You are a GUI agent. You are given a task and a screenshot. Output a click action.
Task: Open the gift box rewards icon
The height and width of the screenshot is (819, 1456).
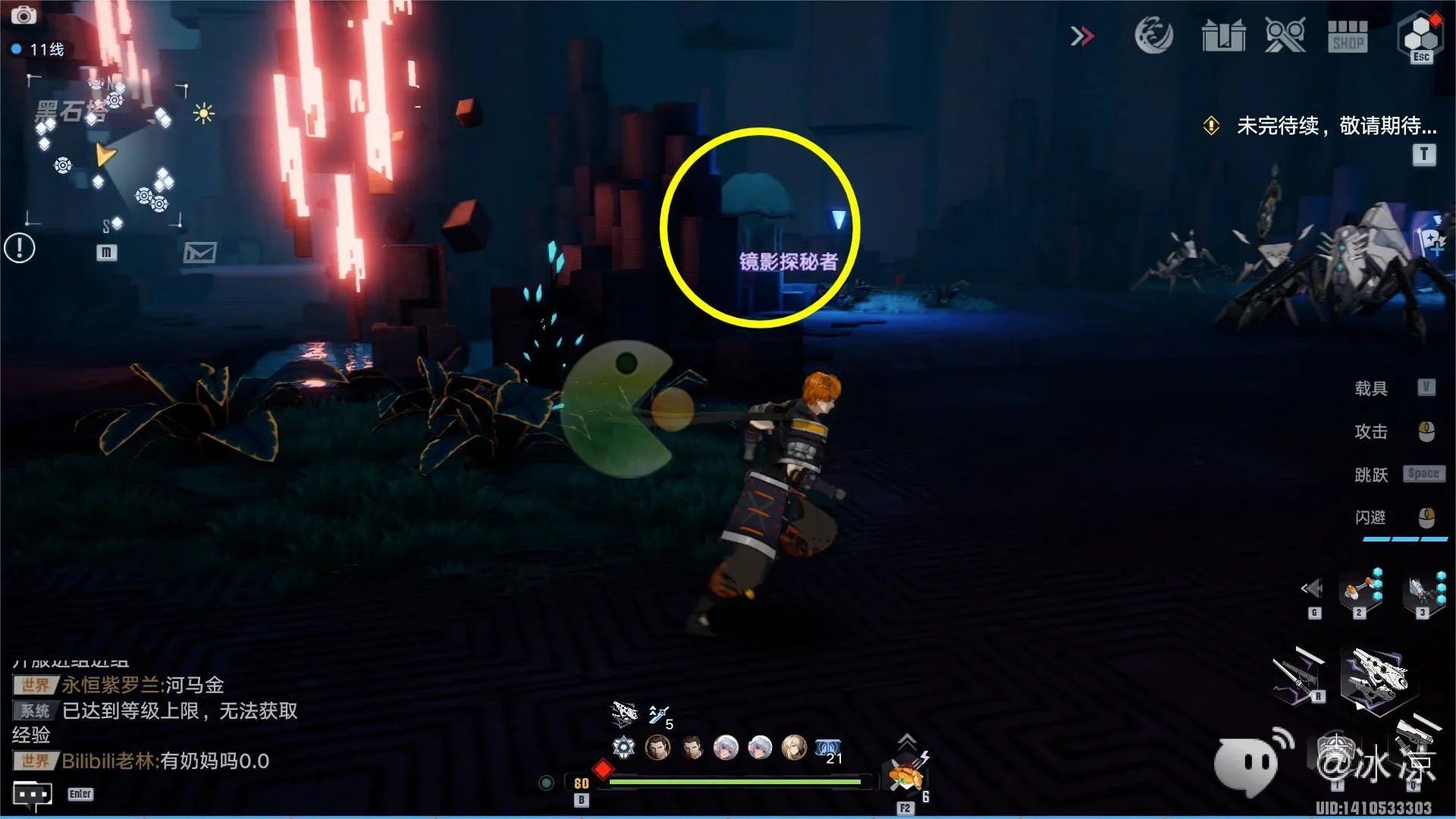1223,36
